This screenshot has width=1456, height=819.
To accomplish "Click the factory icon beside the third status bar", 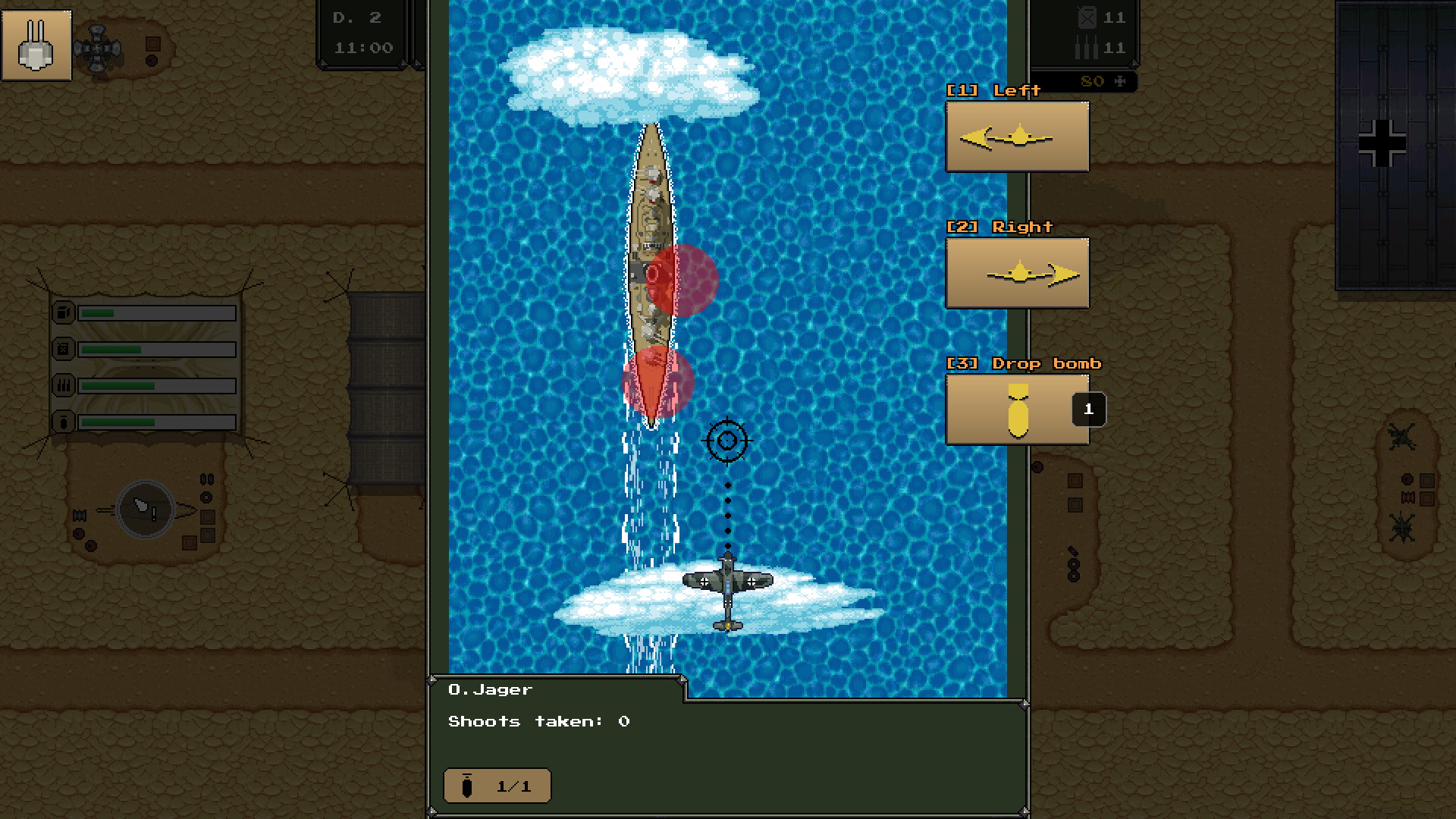I will 64,385.
